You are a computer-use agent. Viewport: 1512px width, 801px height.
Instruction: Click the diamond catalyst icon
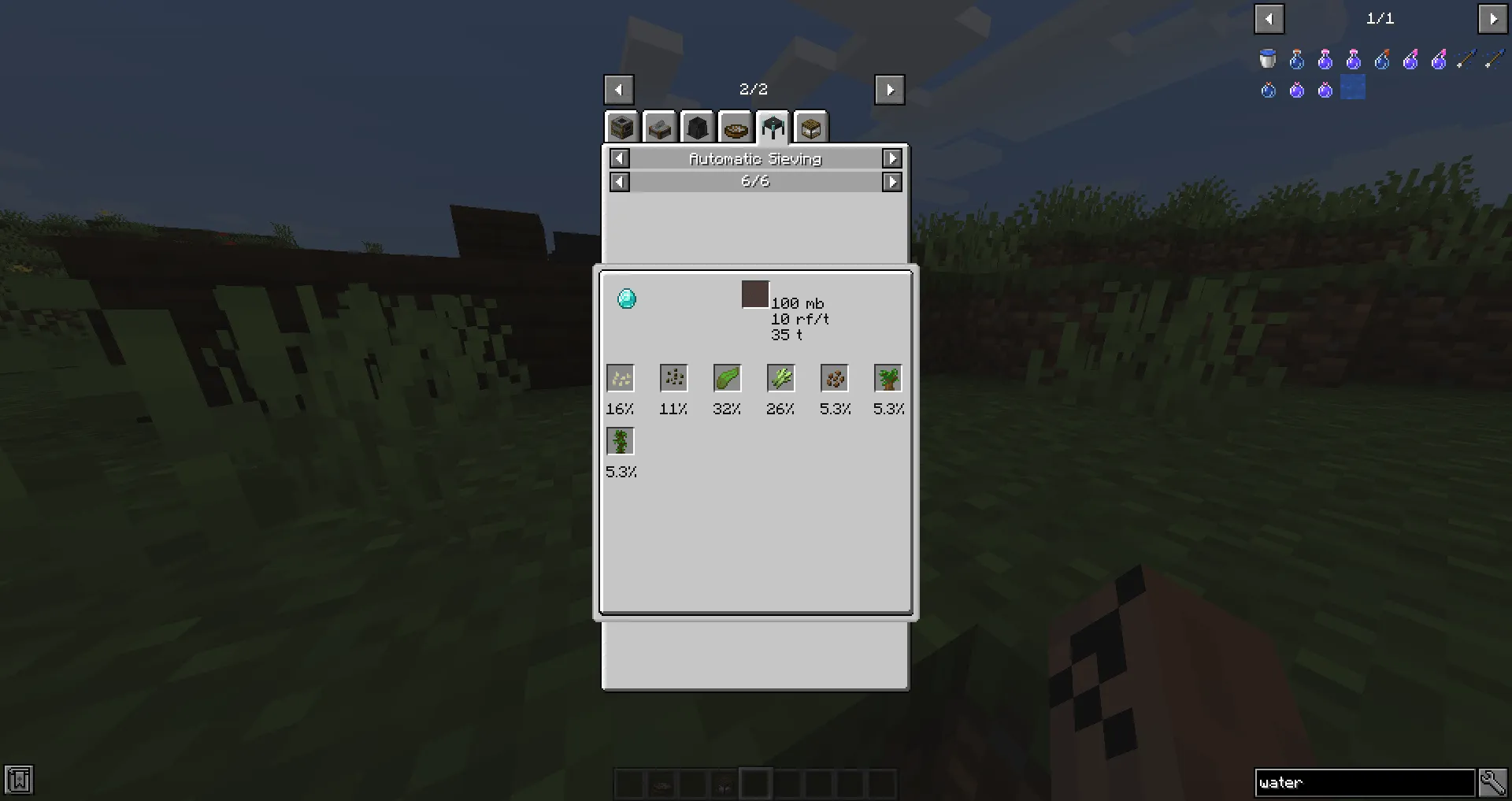pyautogui.click(x=626, y=299)
